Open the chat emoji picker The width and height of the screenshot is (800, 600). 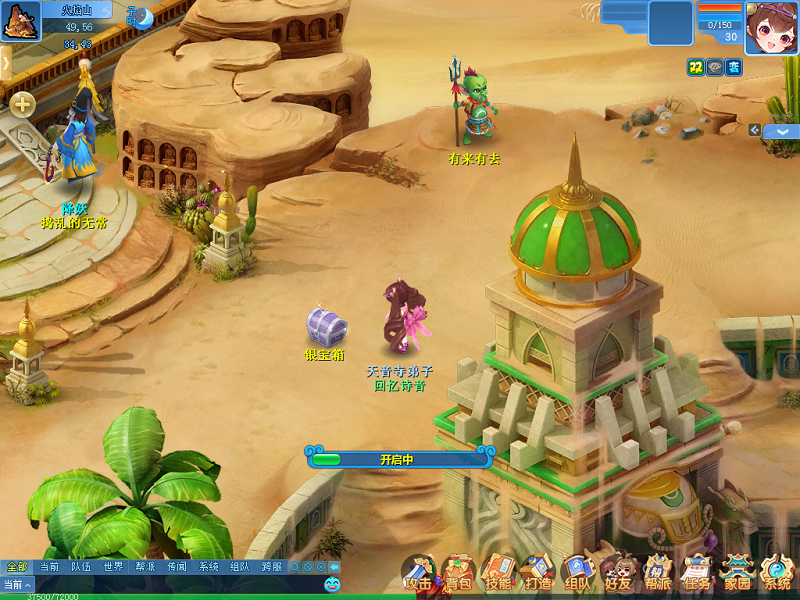tap(333, 584)
